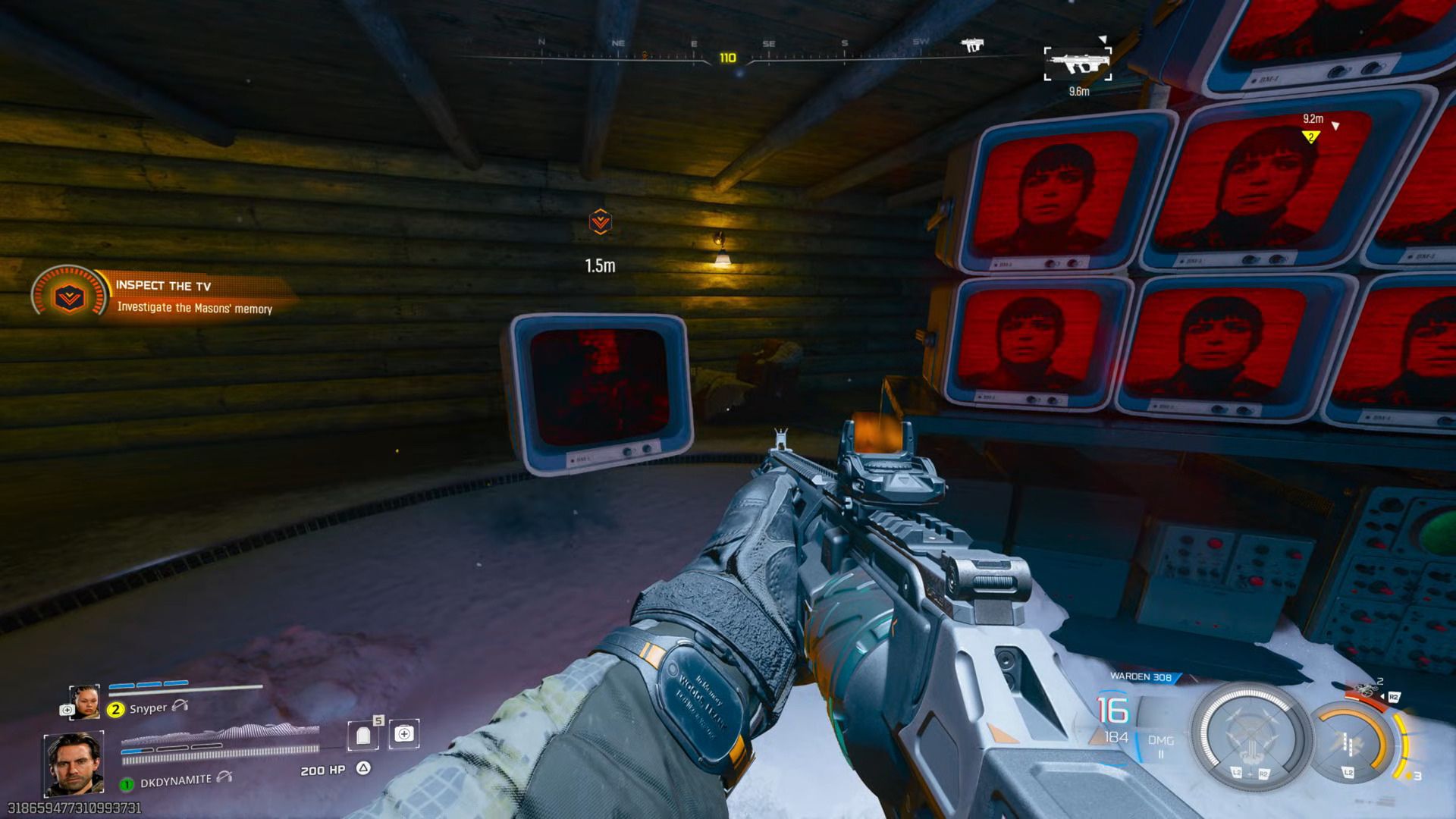The height and width of the screenshot is (819, 1456).
Task: Click the Investigate the Masons' memory text
Action: [x=196, y=309]
